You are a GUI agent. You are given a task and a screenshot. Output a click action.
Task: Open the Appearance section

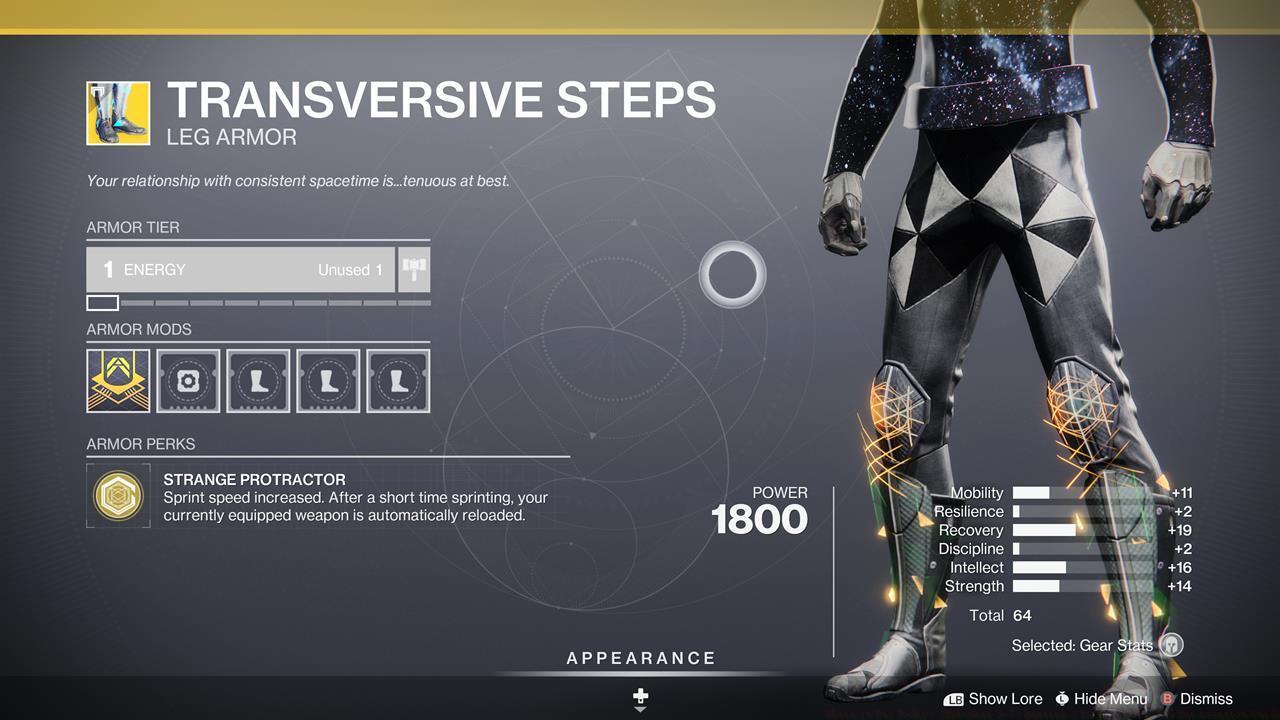639,658
